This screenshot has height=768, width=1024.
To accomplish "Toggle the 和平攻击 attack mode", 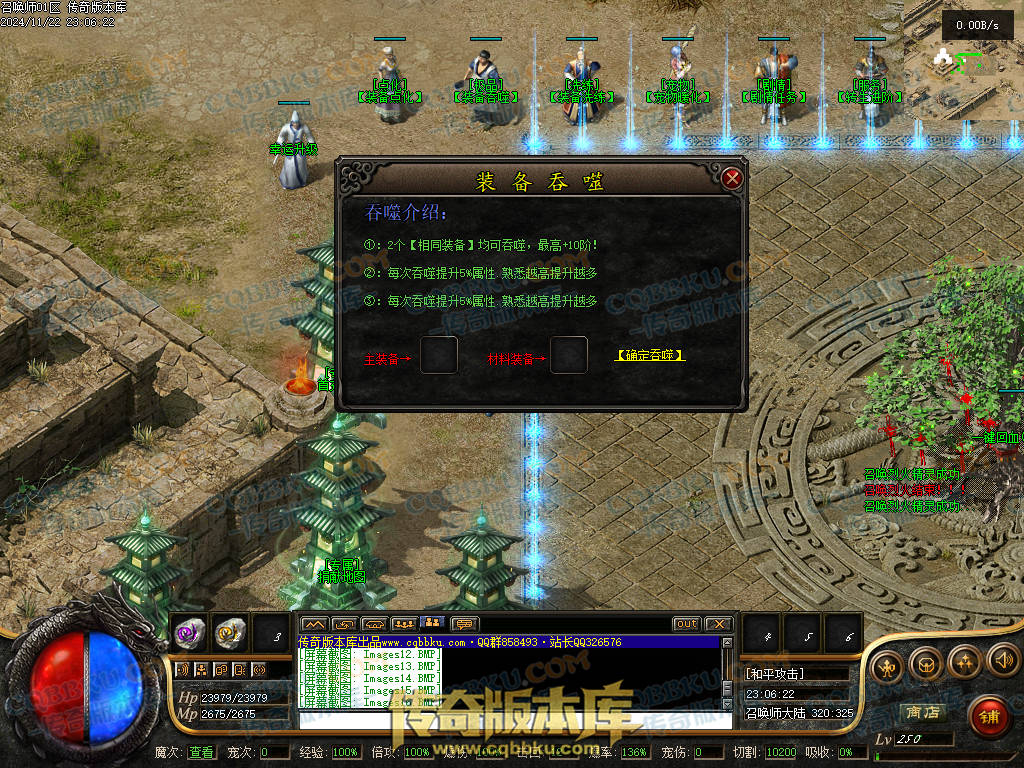I will pyautogui.click(x=776, y=674).
